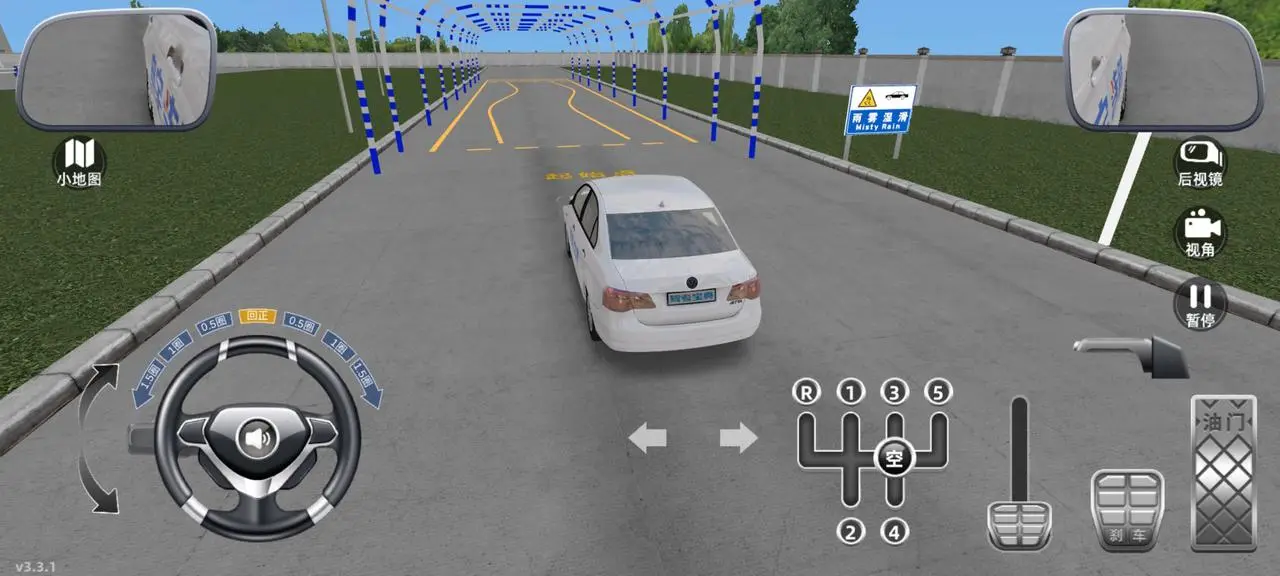Toggle the 后视镜 rearview mirror button

(x=1199, y=162)
